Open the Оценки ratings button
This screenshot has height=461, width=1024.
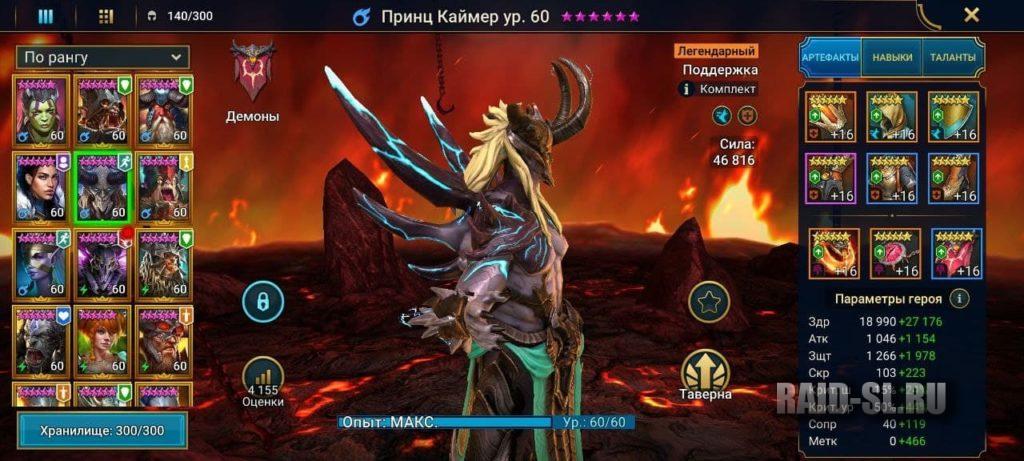[x=263, y=382]
